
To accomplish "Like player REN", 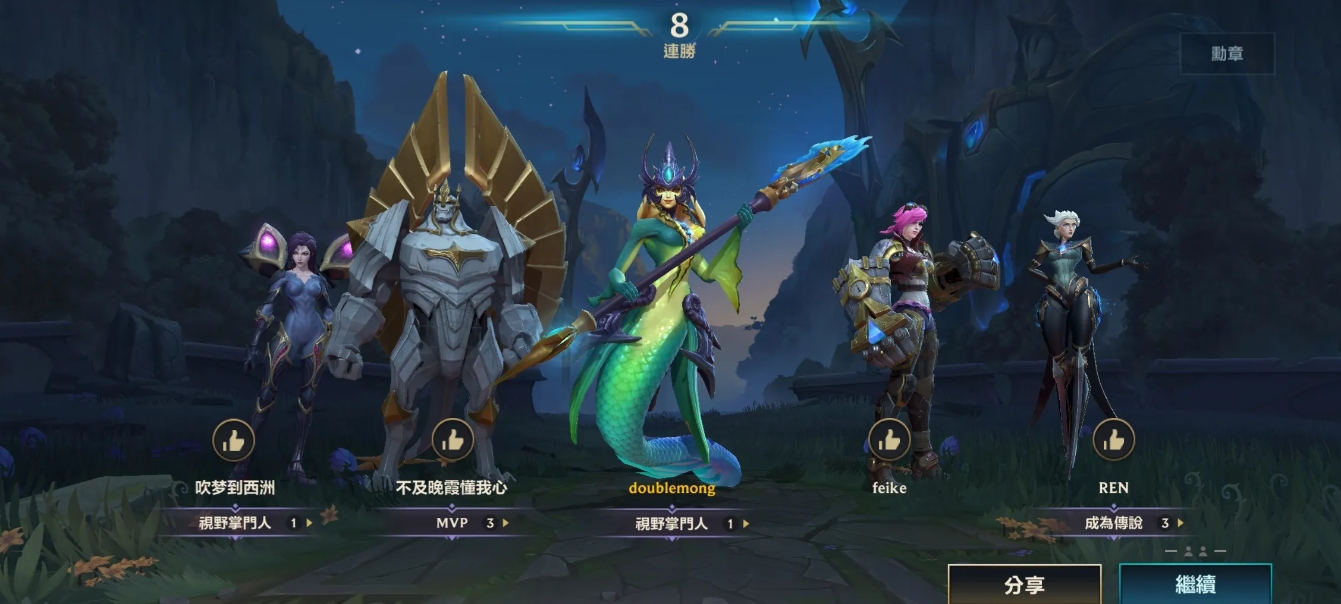I will click(x=1113, y=440).
